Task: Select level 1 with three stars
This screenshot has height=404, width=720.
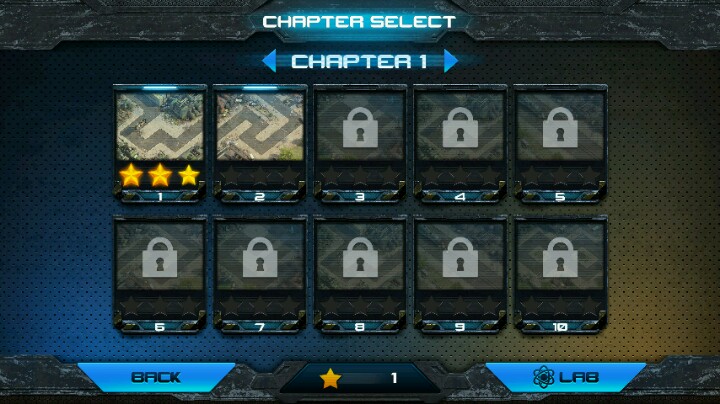Action: [x=160, y=143]
